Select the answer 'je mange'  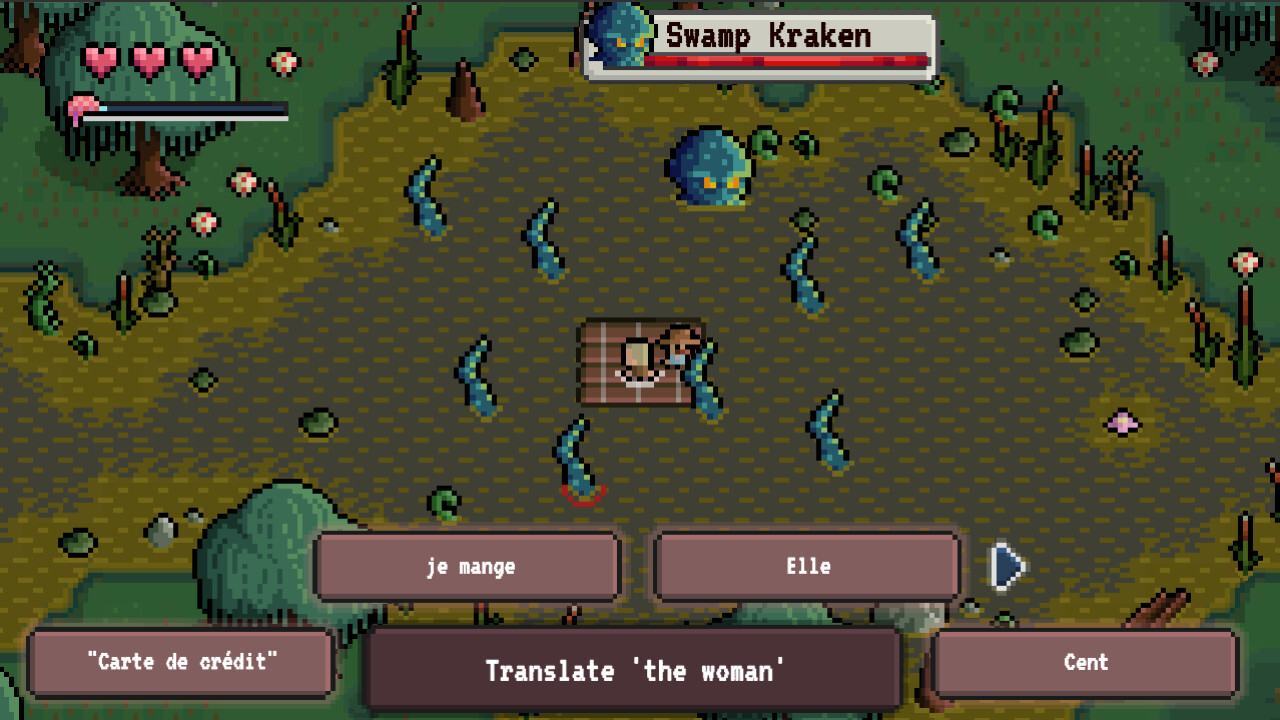tap(466, 566)
